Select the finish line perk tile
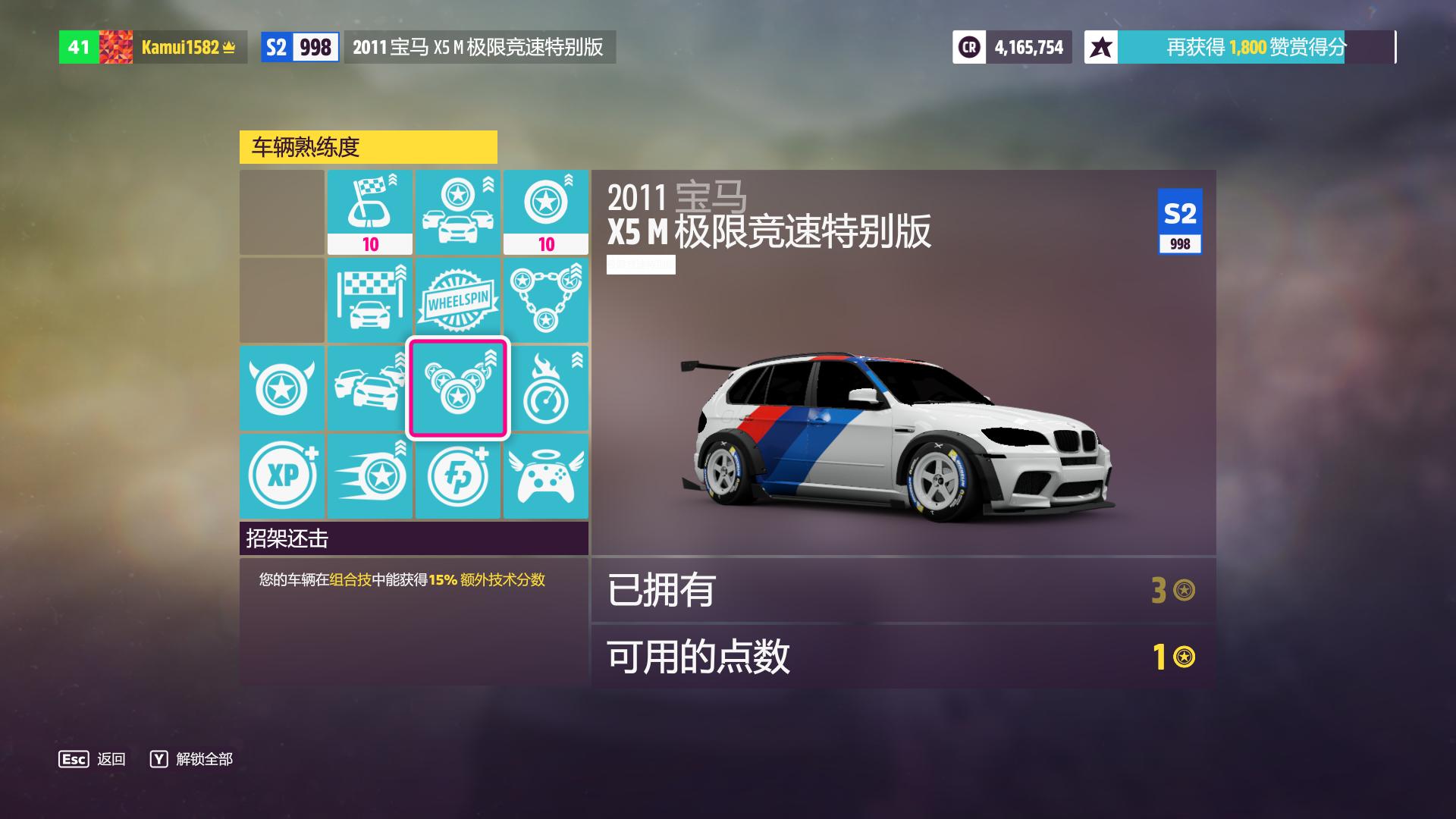Screen dimensions: 1456x819 [370, 300]
